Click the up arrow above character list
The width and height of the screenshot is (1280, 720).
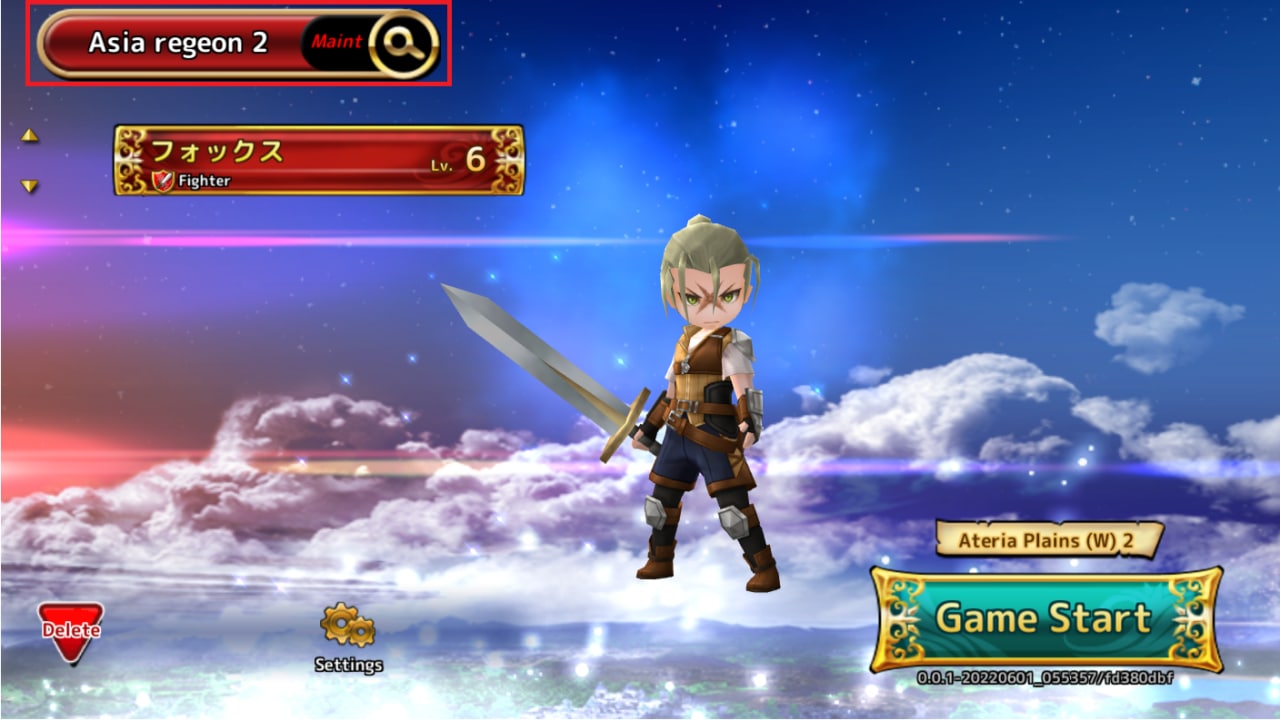30,135
